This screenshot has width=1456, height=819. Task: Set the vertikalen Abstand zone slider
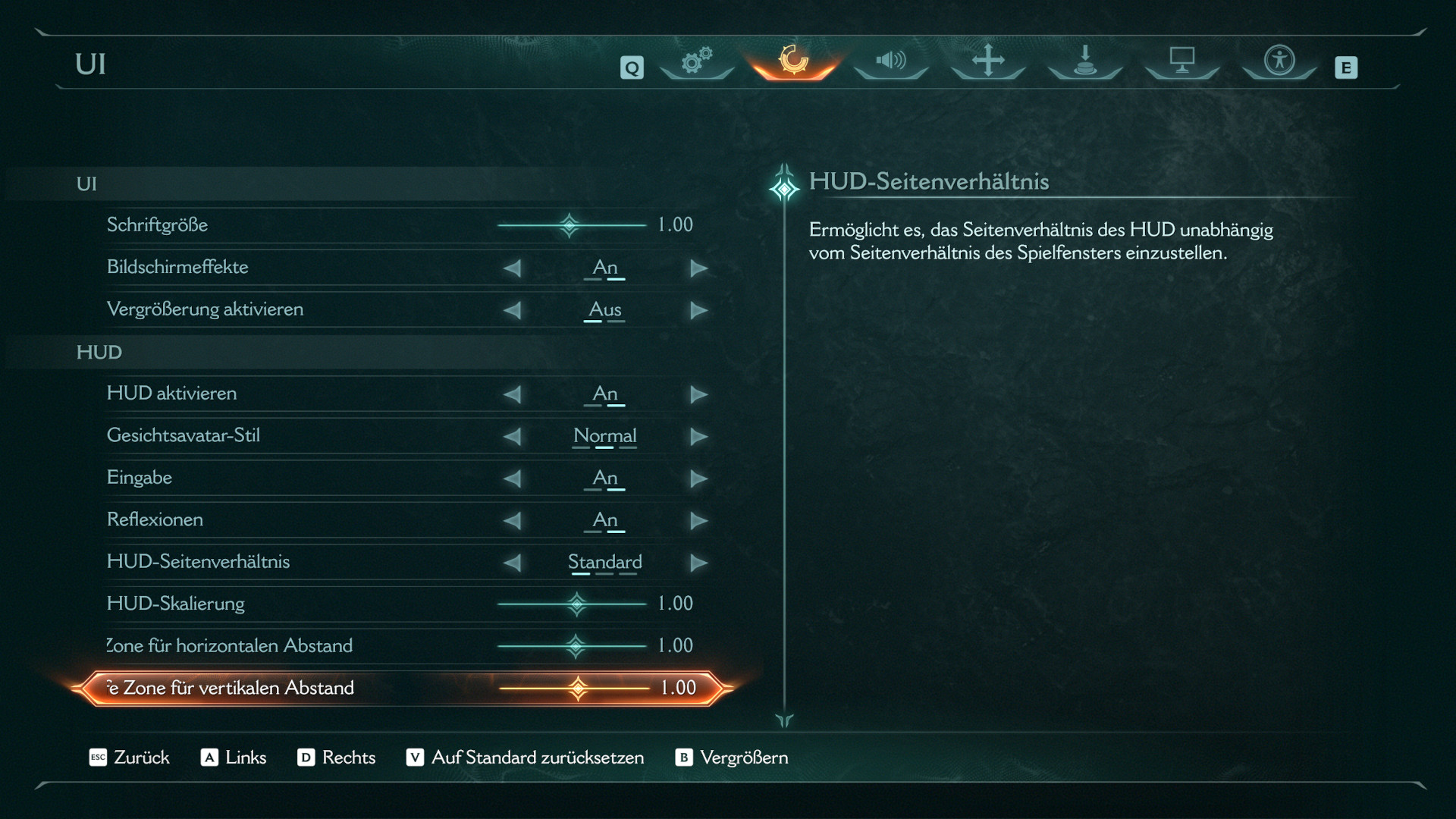pos(578,689)
